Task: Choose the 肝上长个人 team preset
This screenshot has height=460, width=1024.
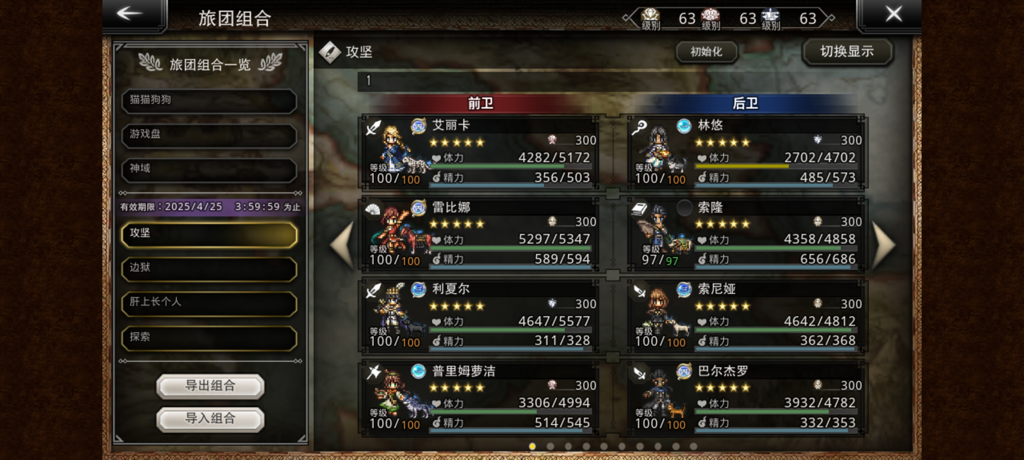Action: click(209, 303)
